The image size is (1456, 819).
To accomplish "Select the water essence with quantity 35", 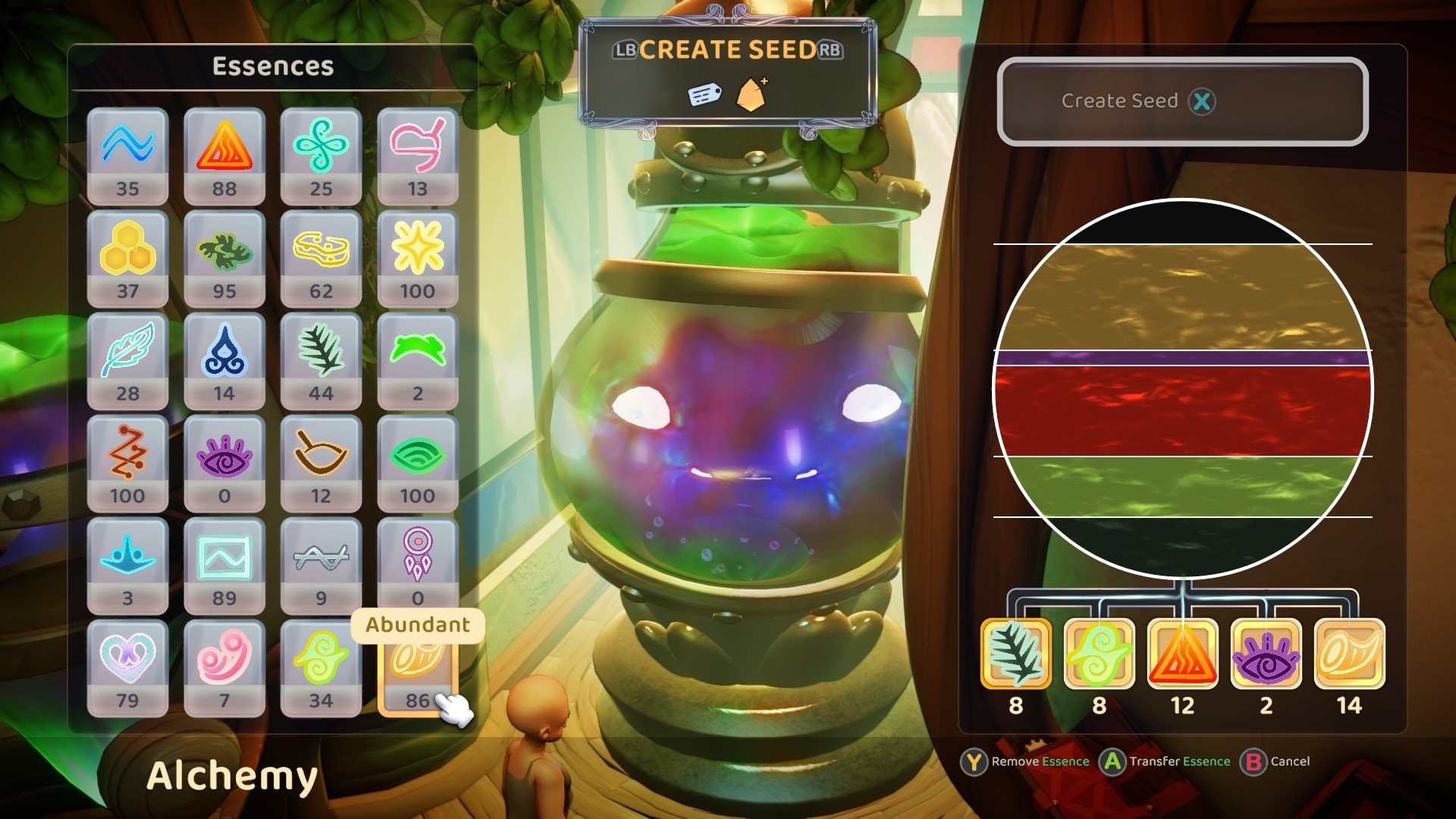I will click(x=127, y=152).
